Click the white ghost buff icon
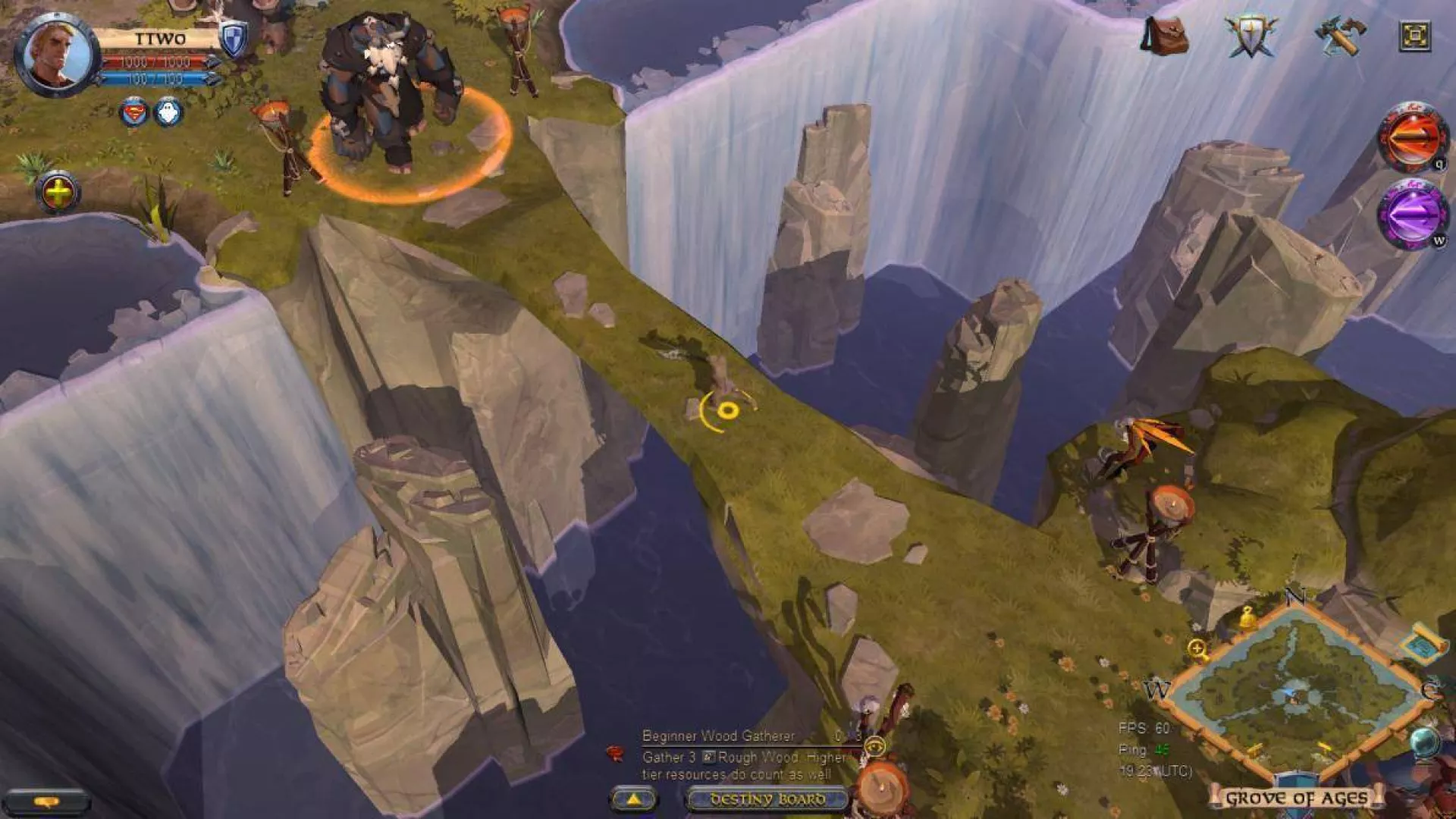The height and width of the screenshot is (819, 1456). pyautogui.click(x=168, y=114)
